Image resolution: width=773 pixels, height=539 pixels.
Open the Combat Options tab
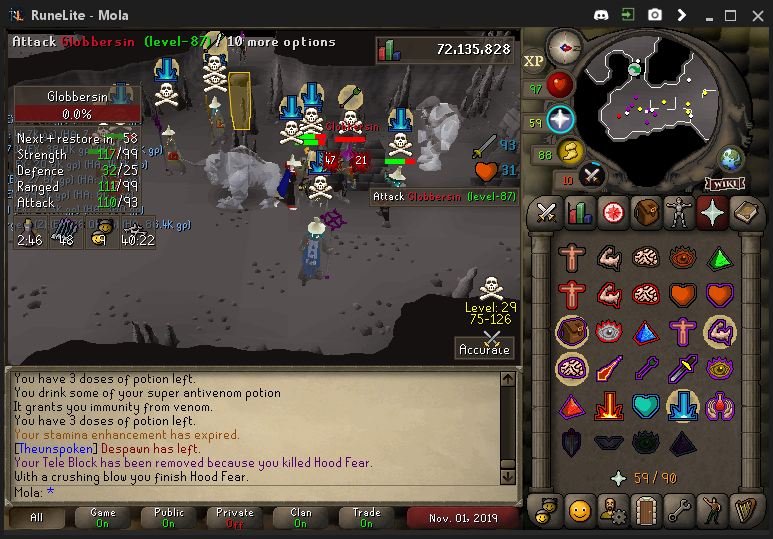[546, 212]
